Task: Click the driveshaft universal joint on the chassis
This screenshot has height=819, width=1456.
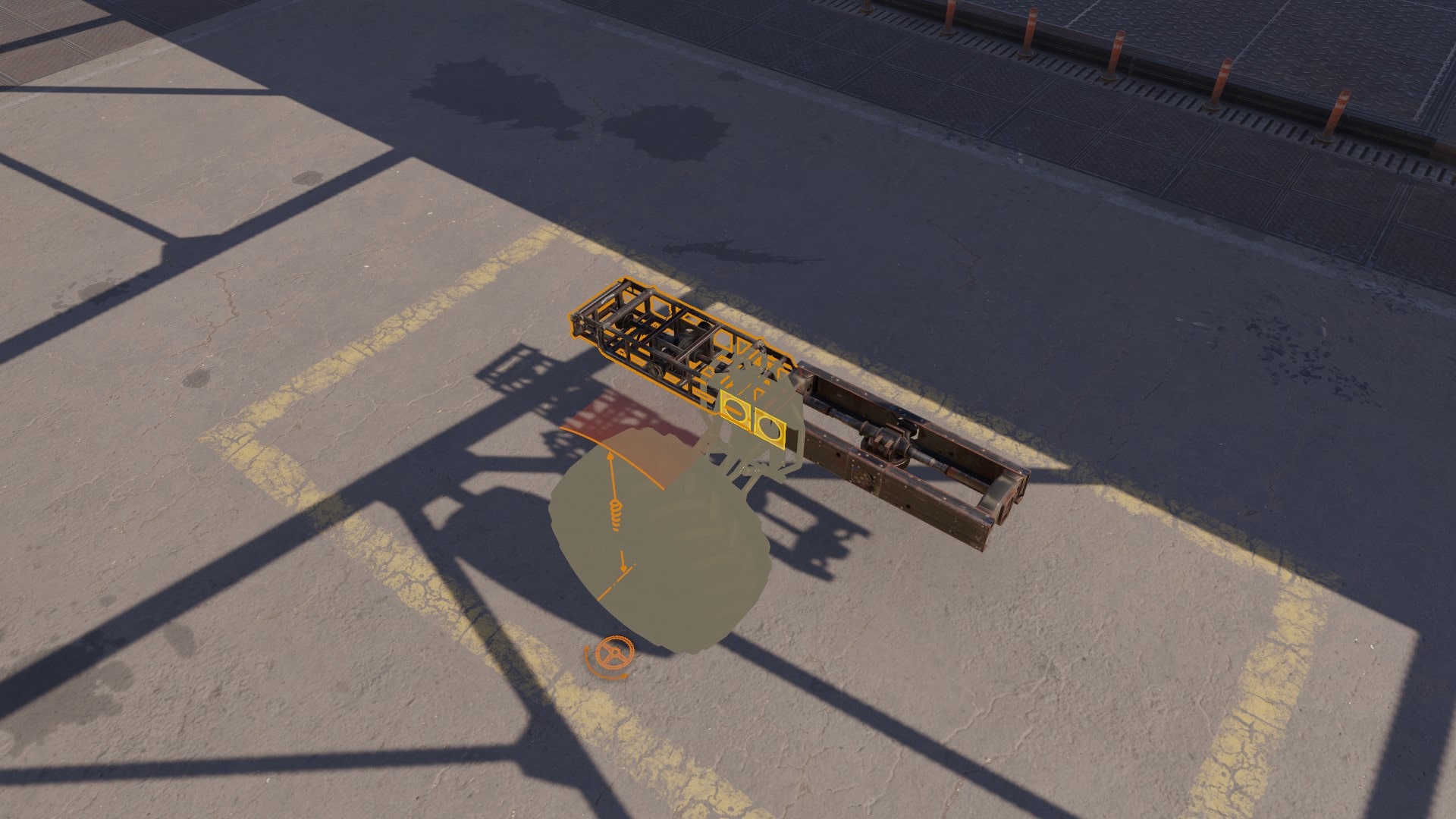Action: coord(887,440)
